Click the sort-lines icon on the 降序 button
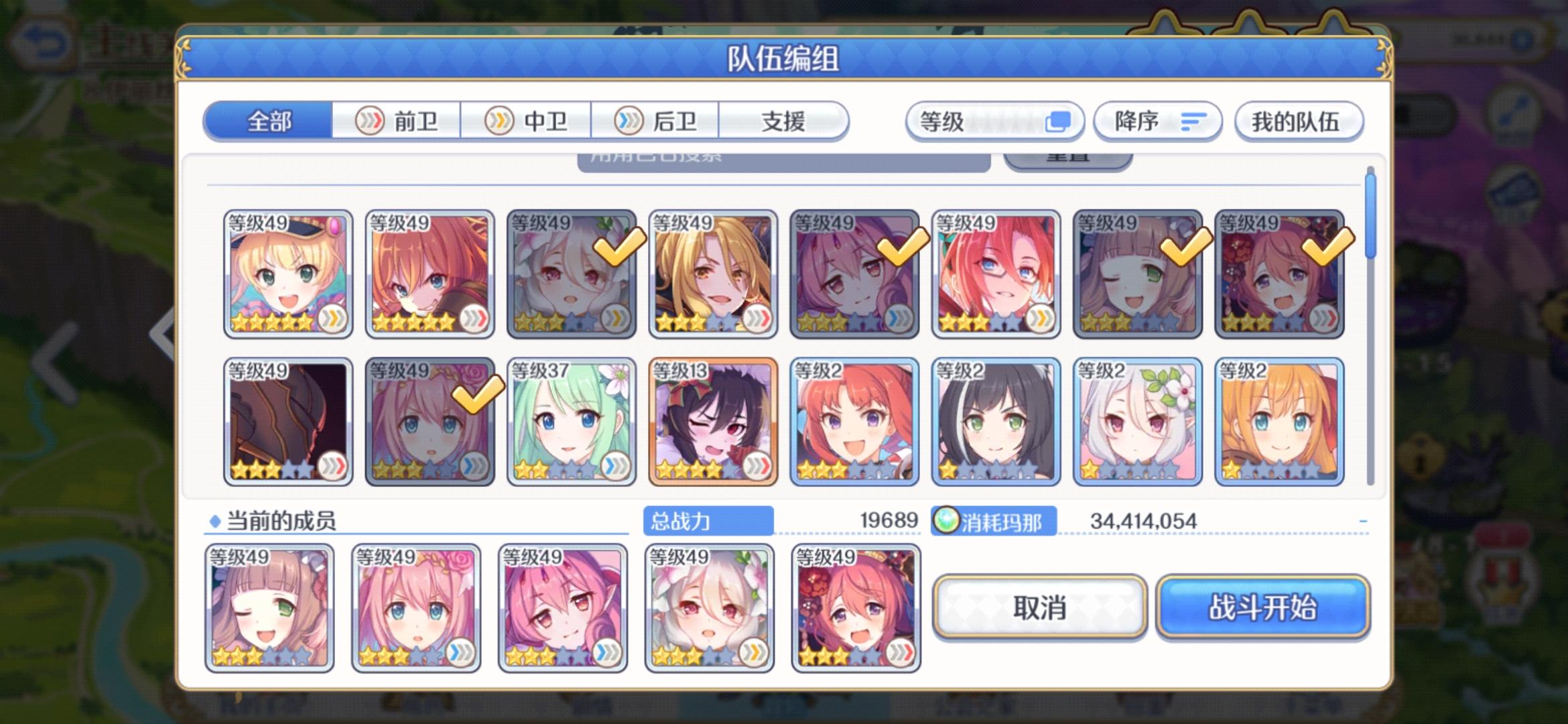Image resolution: width=1568 pixels, height=724 pixels. click(1192, 122)
